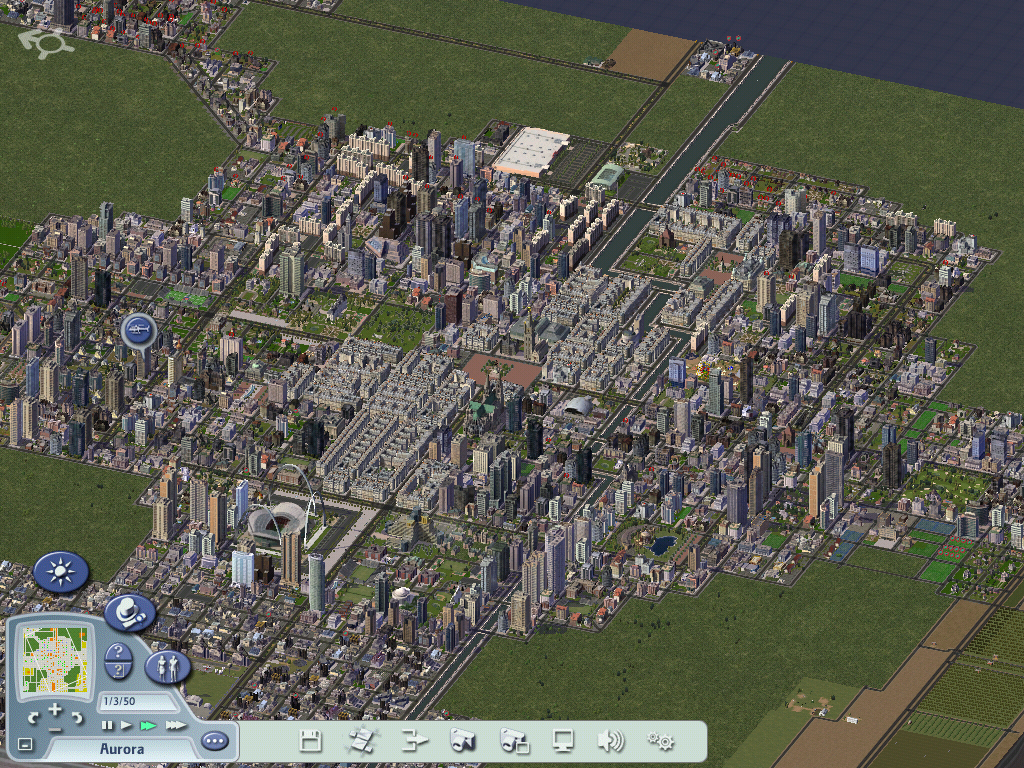Collapse the control panel with the minimize button
This screenshot has height=768, width=1024.
click(26, 744)
